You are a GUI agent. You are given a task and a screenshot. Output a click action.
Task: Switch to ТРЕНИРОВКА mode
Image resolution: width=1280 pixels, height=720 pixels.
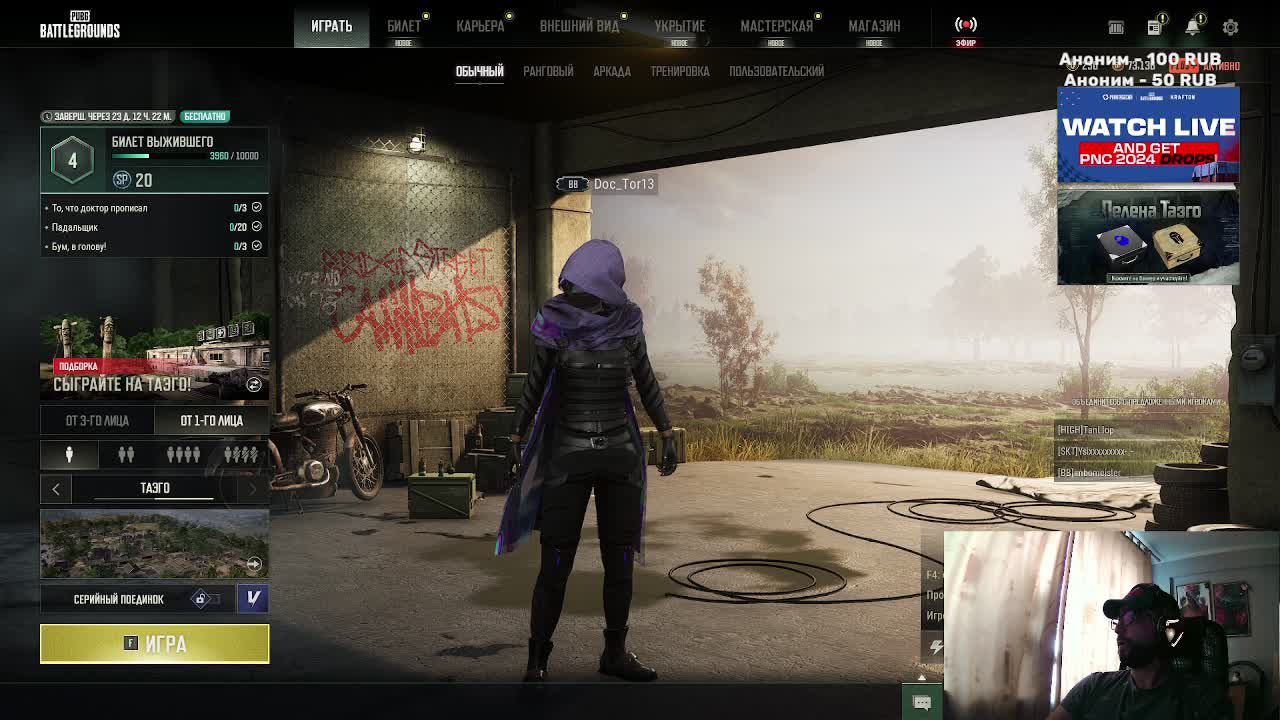click(680, 71)
